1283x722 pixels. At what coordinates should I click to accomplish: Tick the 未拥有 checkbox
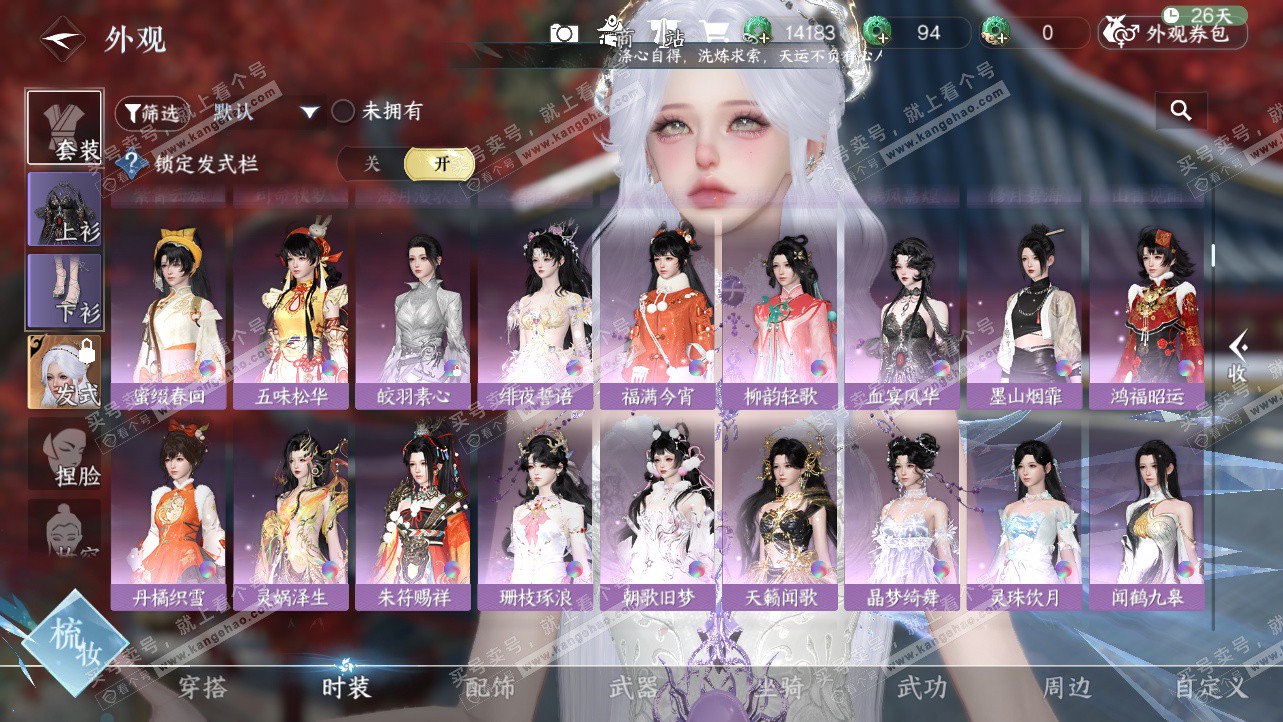coord(343,112)
